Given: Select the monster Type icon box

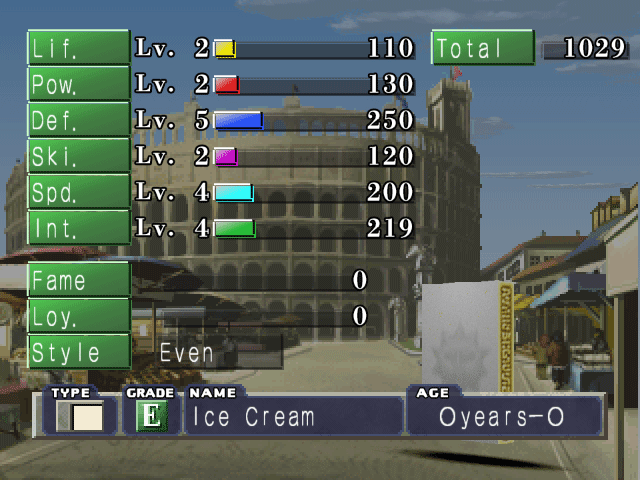Looking at the screenshot, I should pos(80,416).
